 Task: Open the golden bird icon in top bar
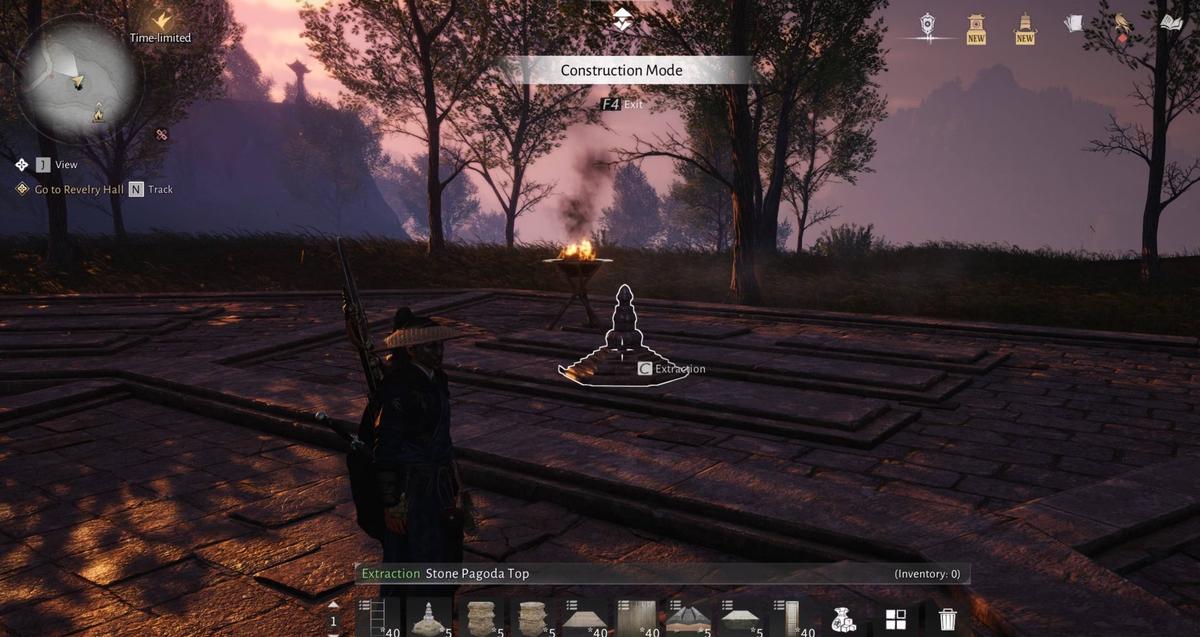point(1123,23)
